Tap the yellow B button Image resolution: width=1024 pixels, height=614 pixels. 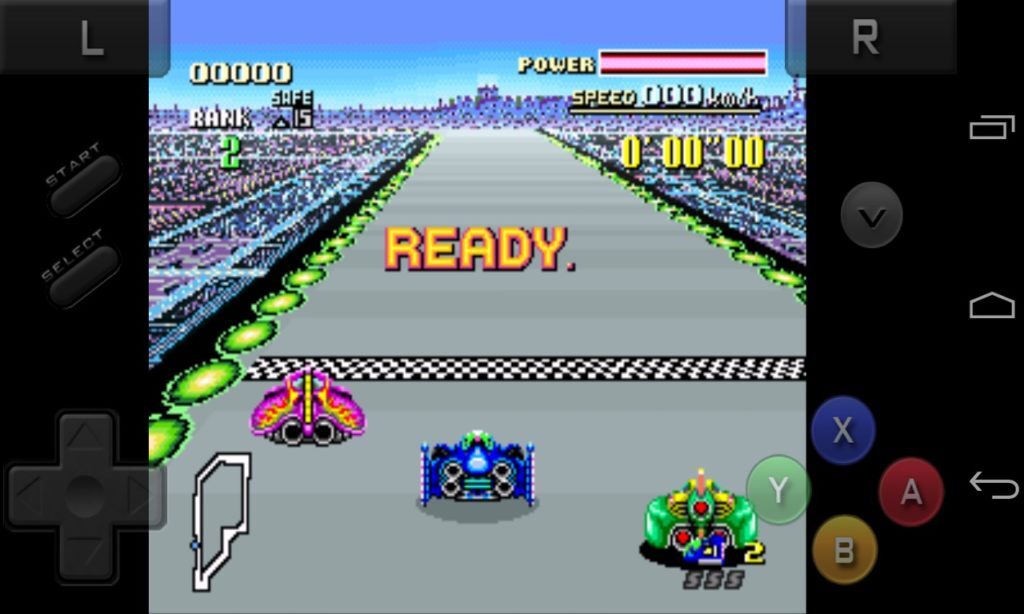844,549
